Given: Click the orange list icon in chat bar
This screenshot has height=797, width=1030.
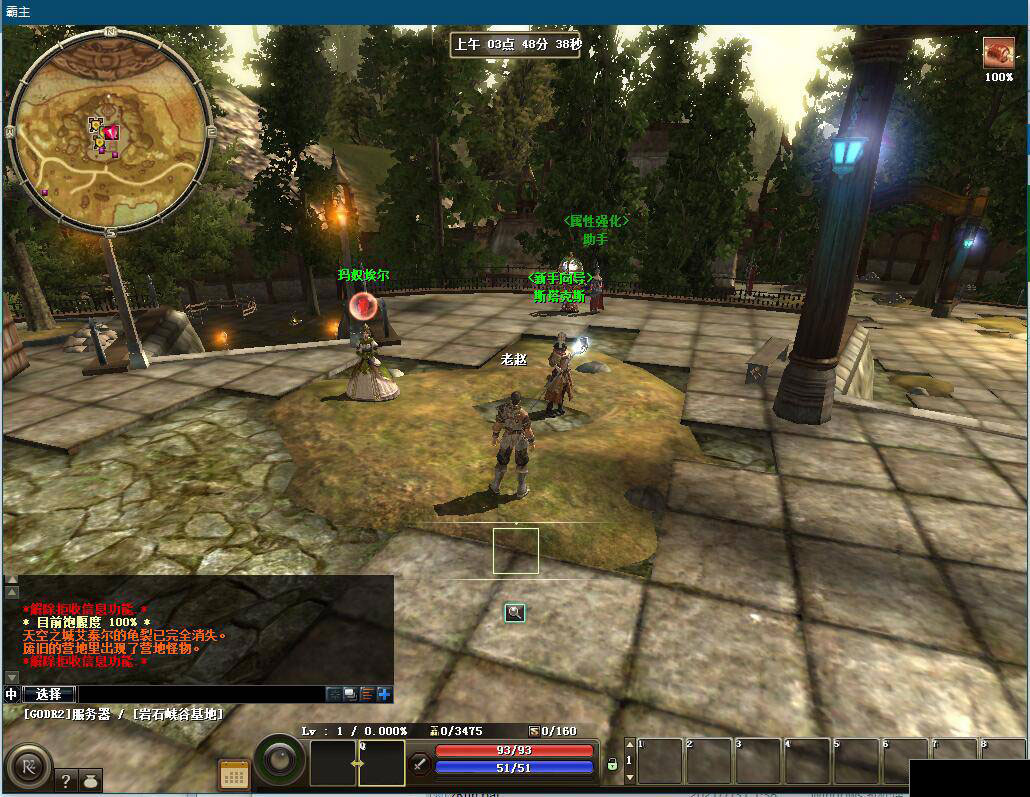Looking at the screenshot, I should [367, 694].
